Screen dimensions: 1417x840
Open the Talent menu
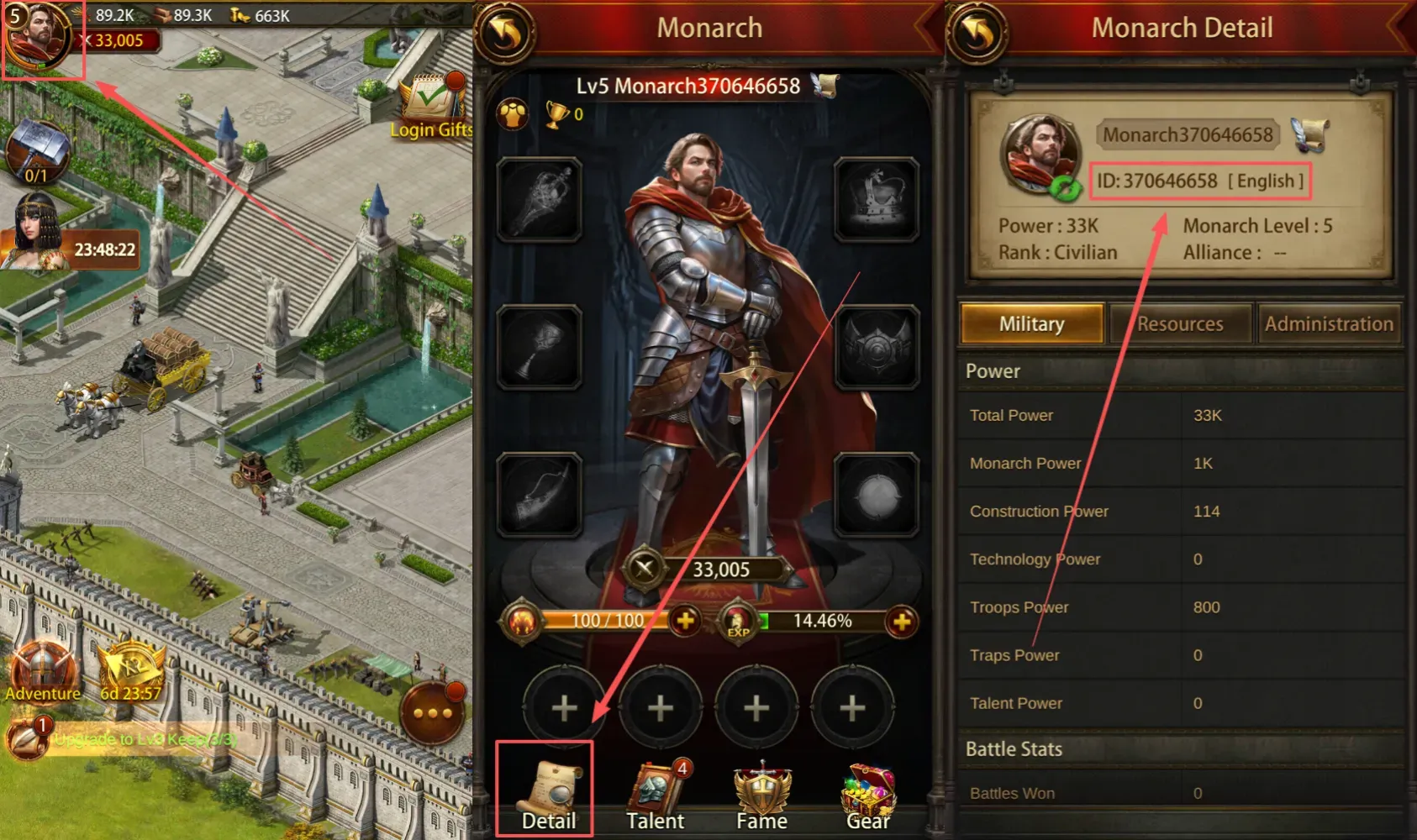[656, 796]
